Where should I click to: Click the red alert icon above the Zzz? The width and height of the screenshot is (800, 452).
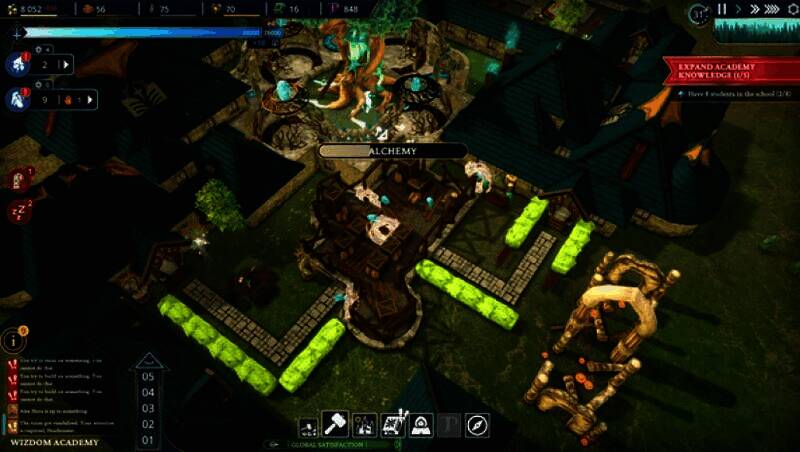coord(18,179)
